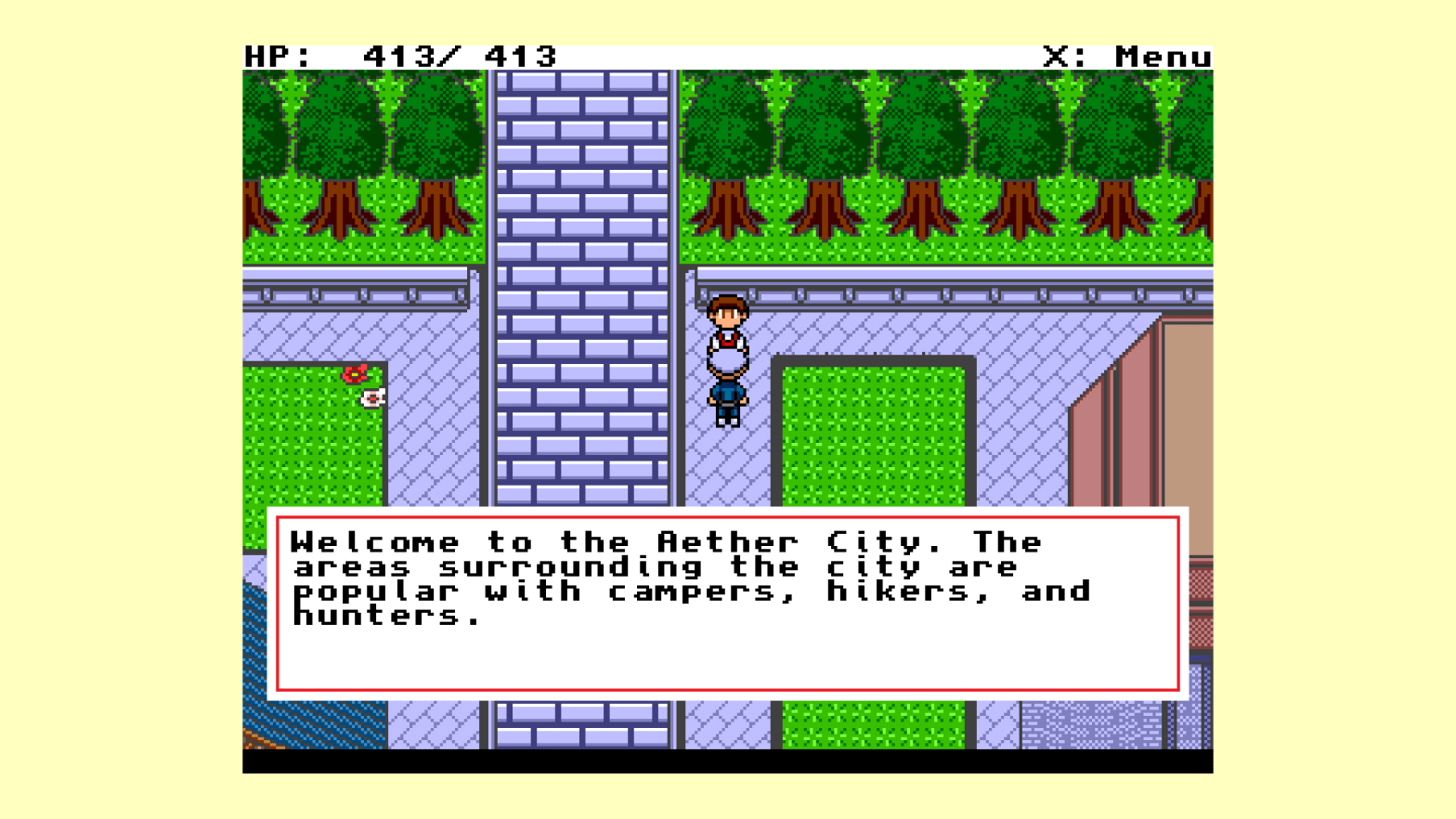Advance the Aether City welcome dialogue box
The width and height of the screenshot is (1456, 819).
coord(727,603)
